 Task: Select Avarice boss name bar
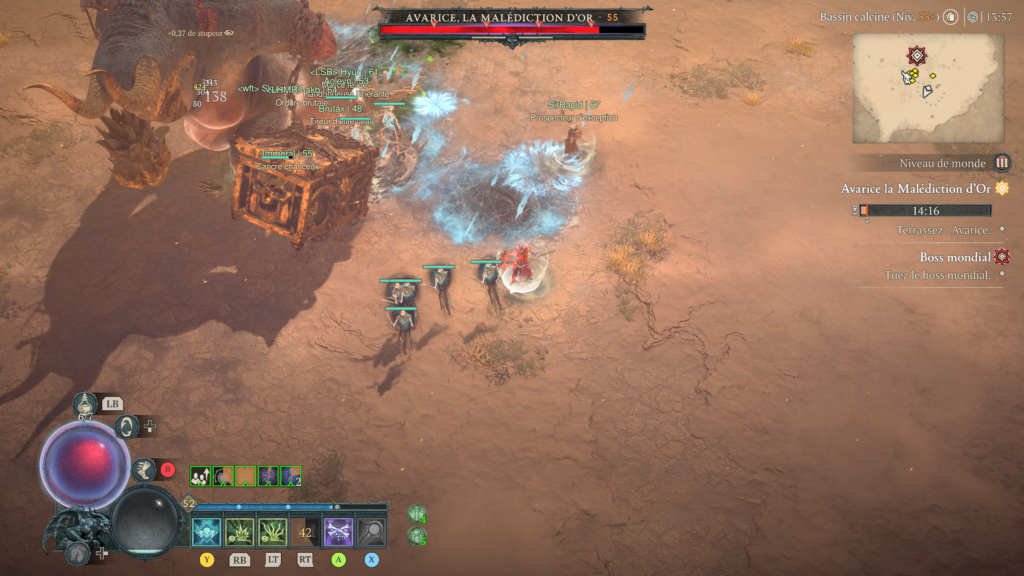click(x=512, y=18)
